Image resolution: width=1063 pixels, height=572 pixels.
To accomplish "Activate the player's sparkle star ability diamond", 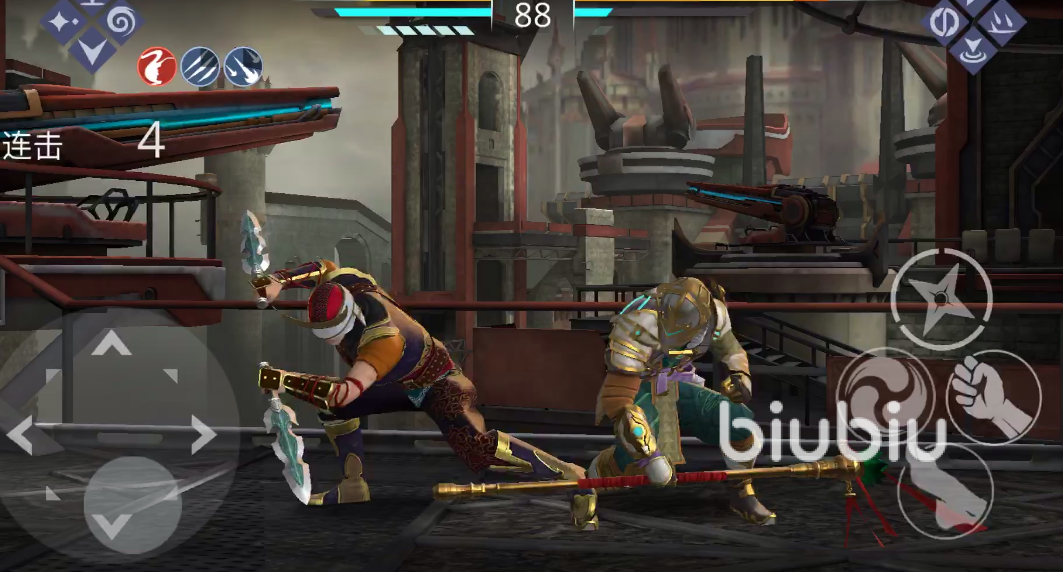I will coord(63,19).
